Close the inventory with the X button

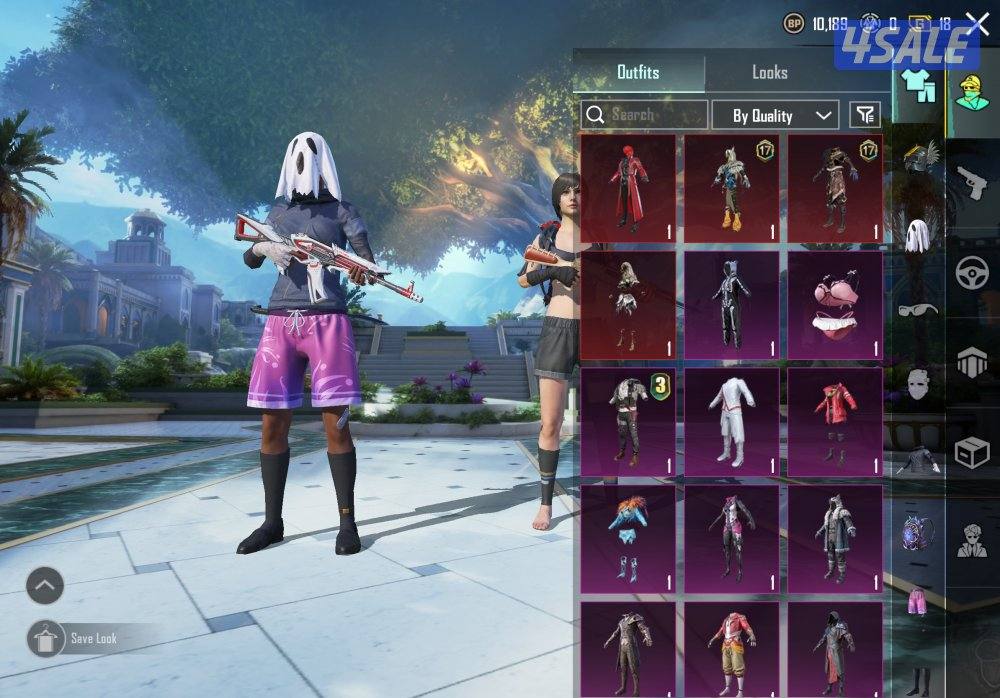(976, 24)
